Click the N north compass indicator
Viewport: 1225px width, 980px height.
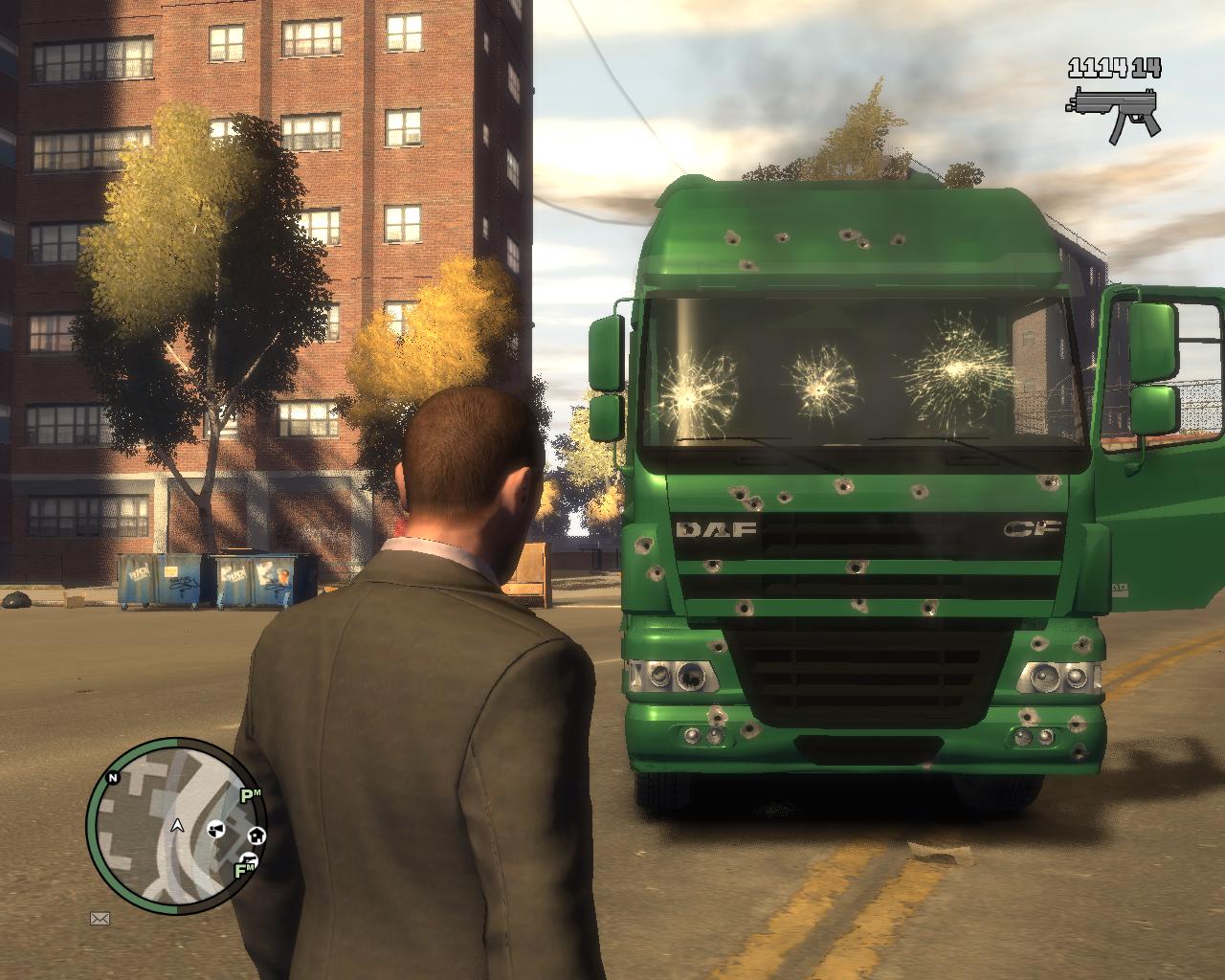coord(113,777)
